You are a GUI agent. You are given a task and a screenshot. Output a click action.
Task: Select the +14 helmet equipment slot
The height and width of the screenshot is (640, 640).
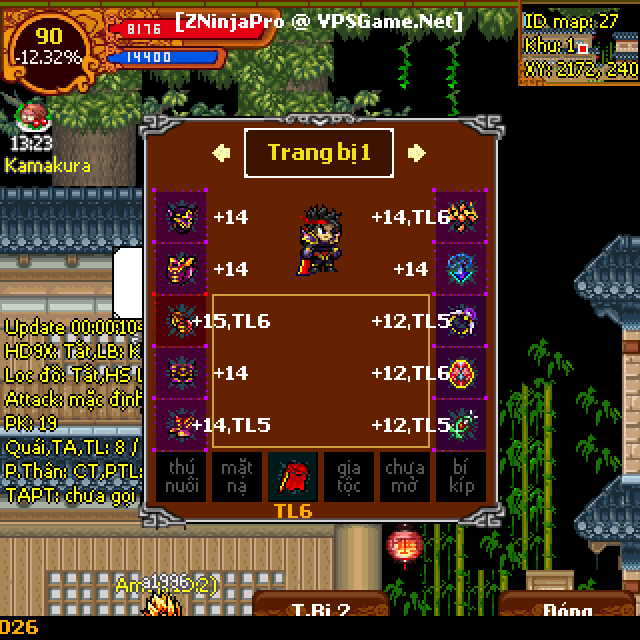pyautogui.click(x=181, y=216)
